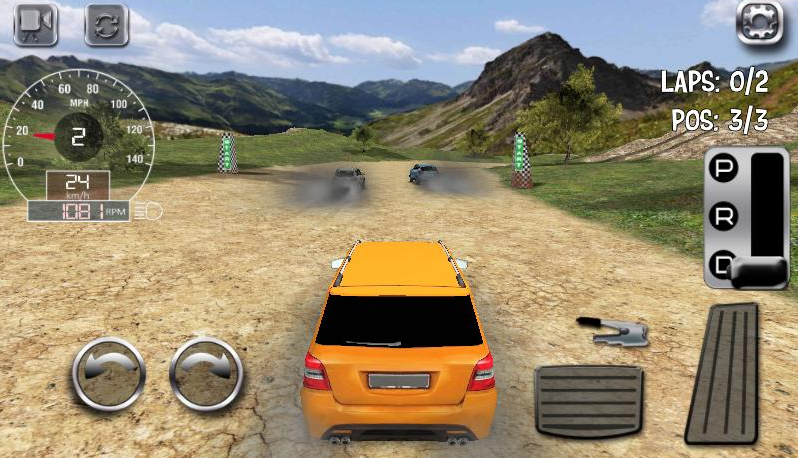The width and height of the screenshot is (798, 458).
Task: Steer right with the right arrow button
Action: pyautogui.click(x=207, y=374)
